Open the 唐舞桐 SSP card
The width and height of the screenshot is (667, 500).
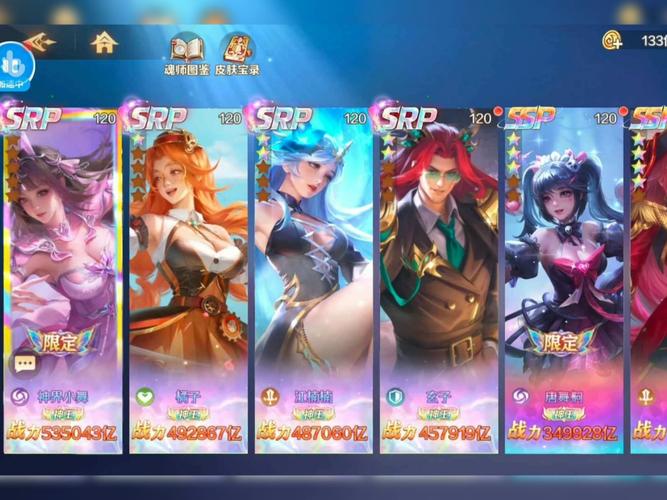click(x=563, y=270)
